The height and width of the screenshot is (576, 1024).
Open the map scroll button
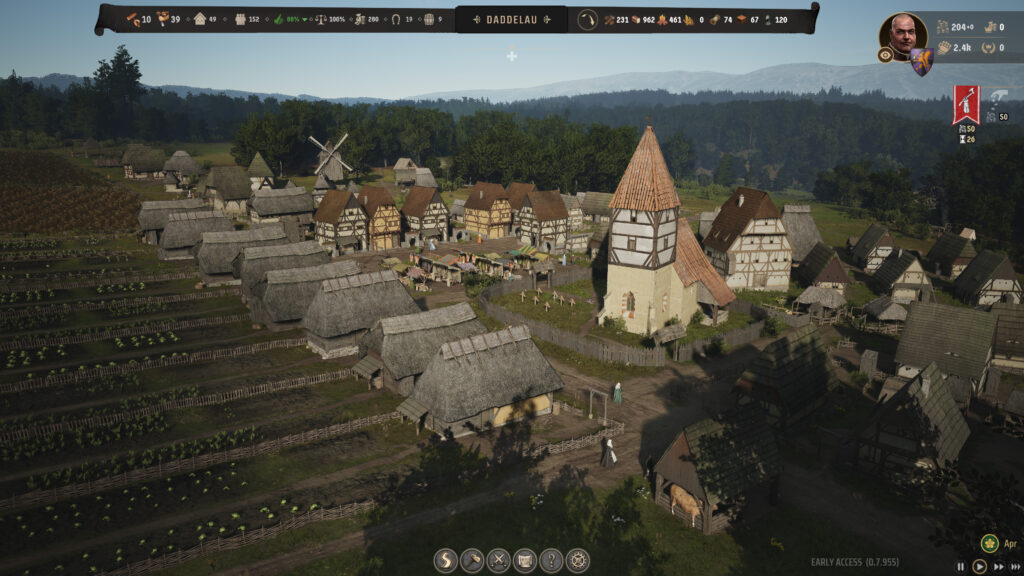click(525, 561)
